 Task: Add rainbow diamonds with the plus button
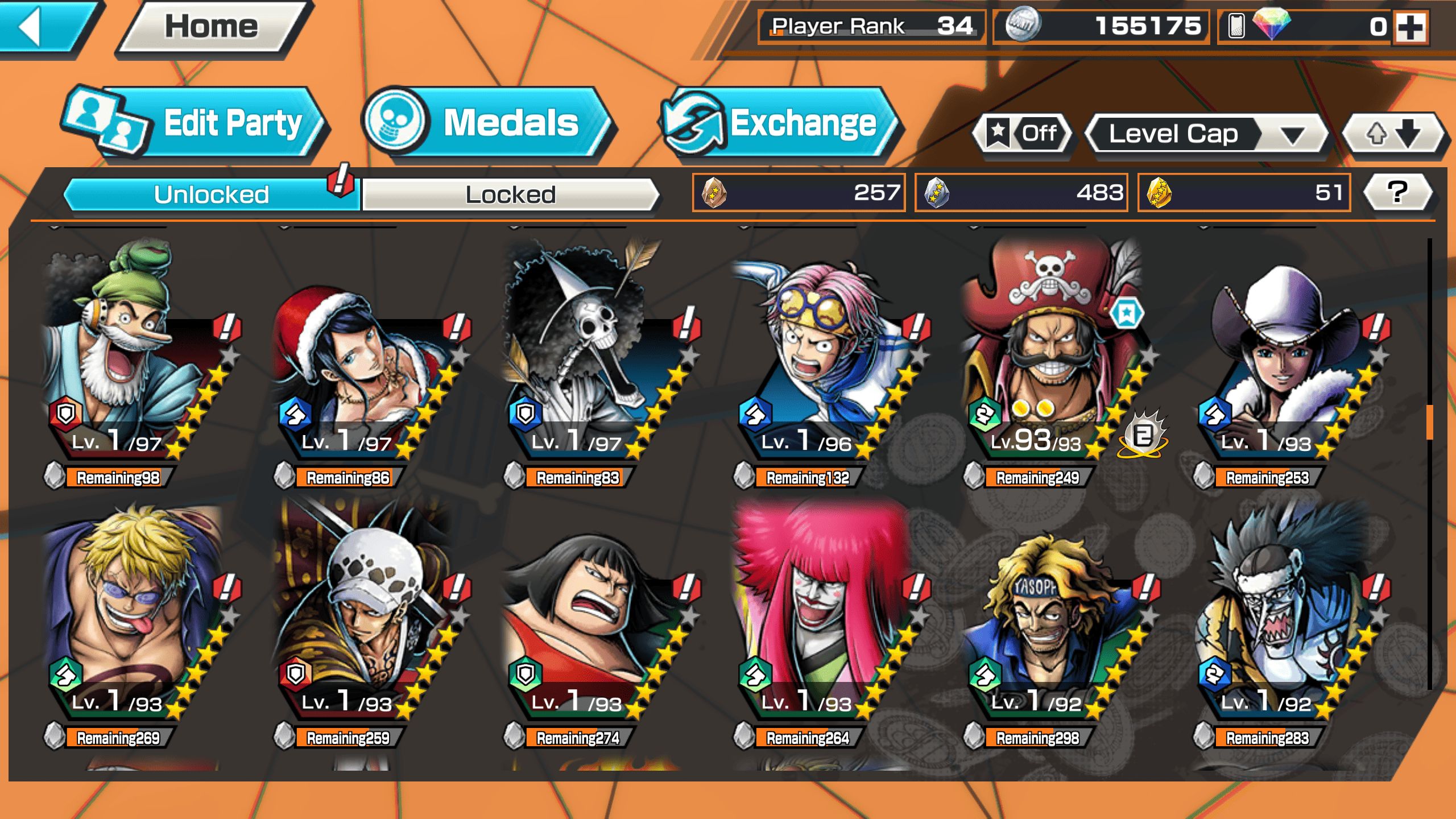pos(1411,27)
